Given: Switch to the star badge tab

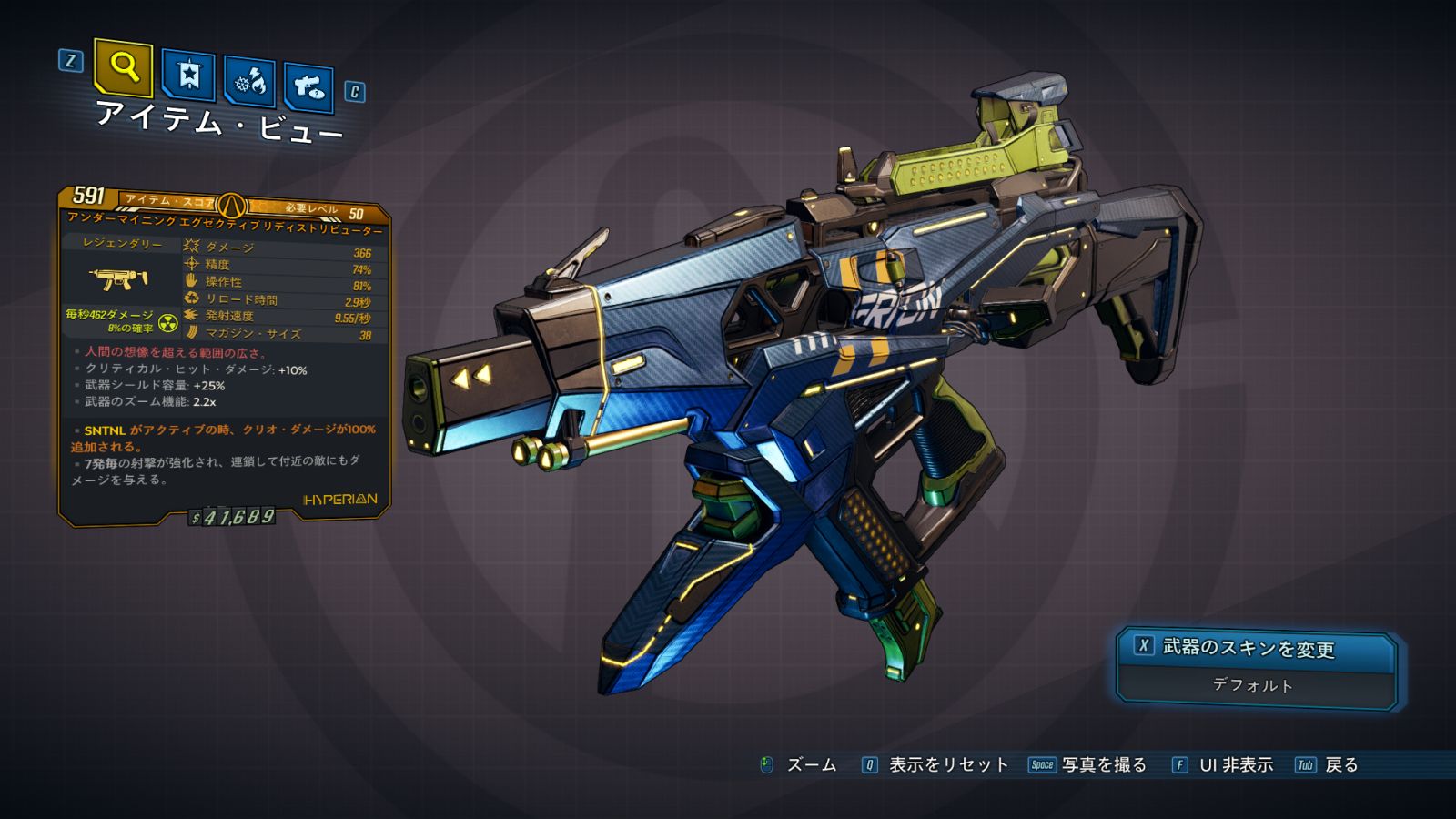Looking at the screenshot, I should pyautogui.click(x=188, y=75).
